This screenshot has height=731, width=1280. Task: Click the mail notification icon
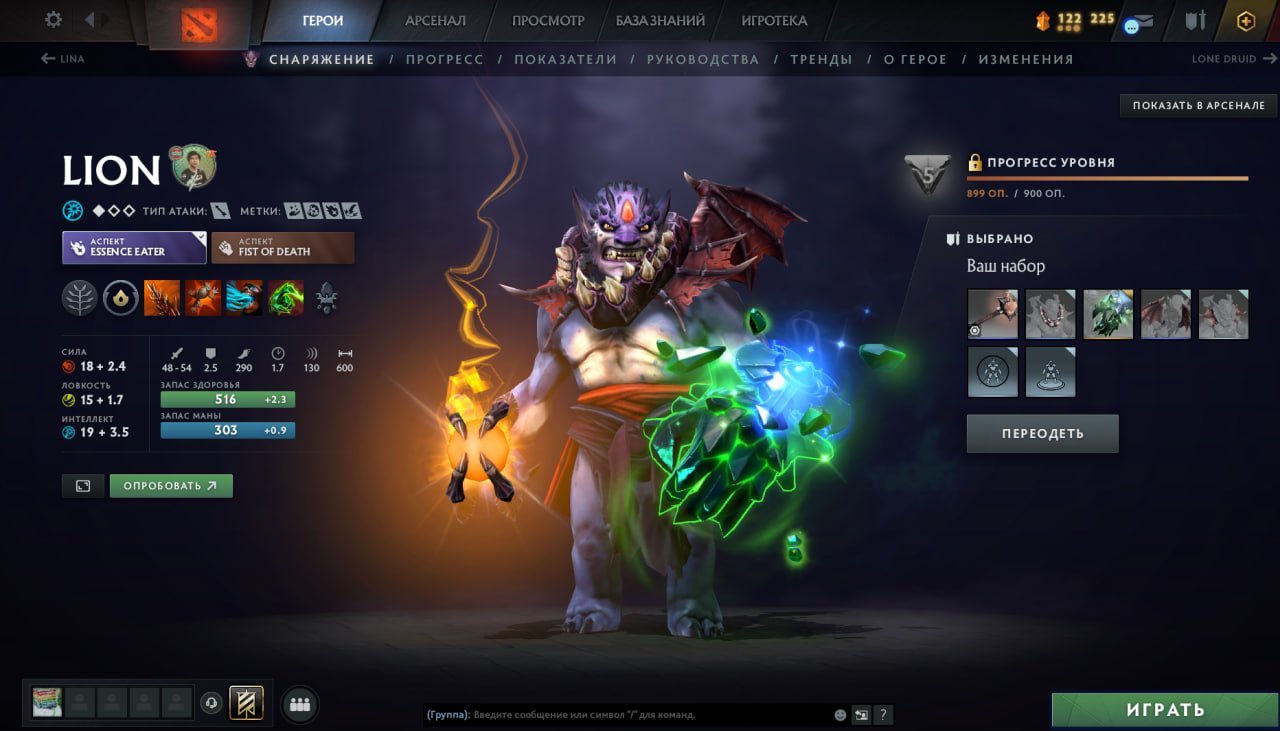tap(1146, 20)
